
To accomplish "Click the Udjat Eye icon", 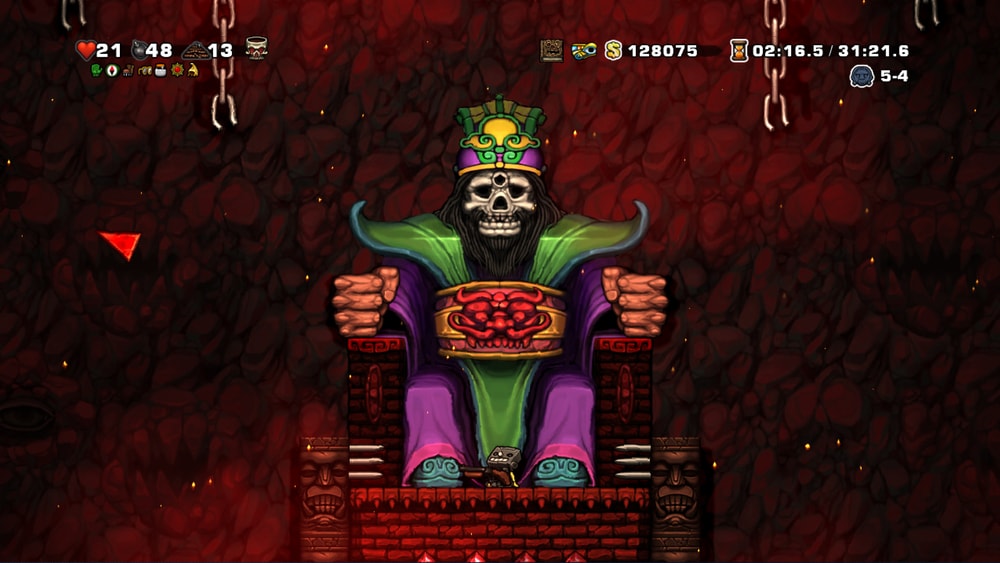I will [x=584, y=50].
